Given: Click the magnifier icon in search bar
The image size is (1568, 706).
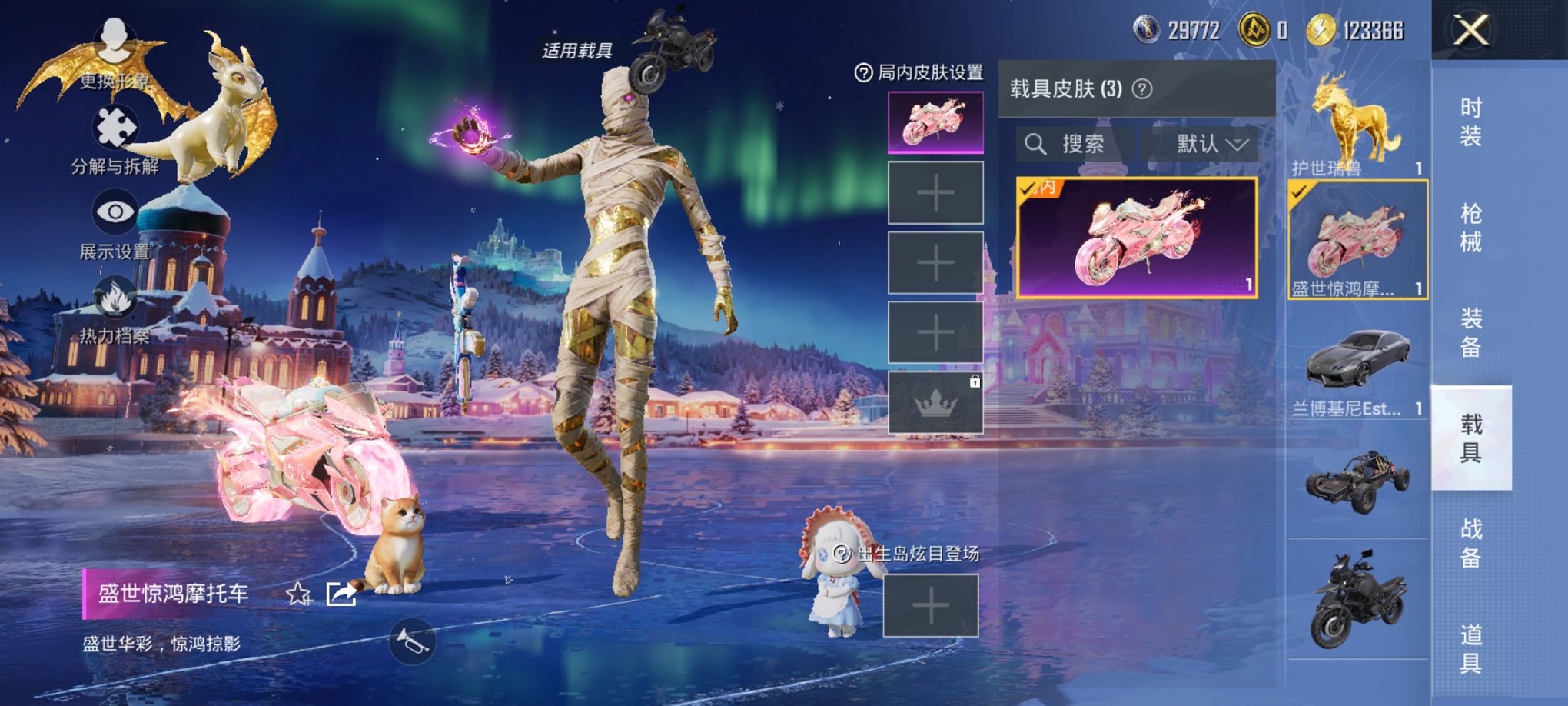Looking at the screenshot, I should (1036, 144).
